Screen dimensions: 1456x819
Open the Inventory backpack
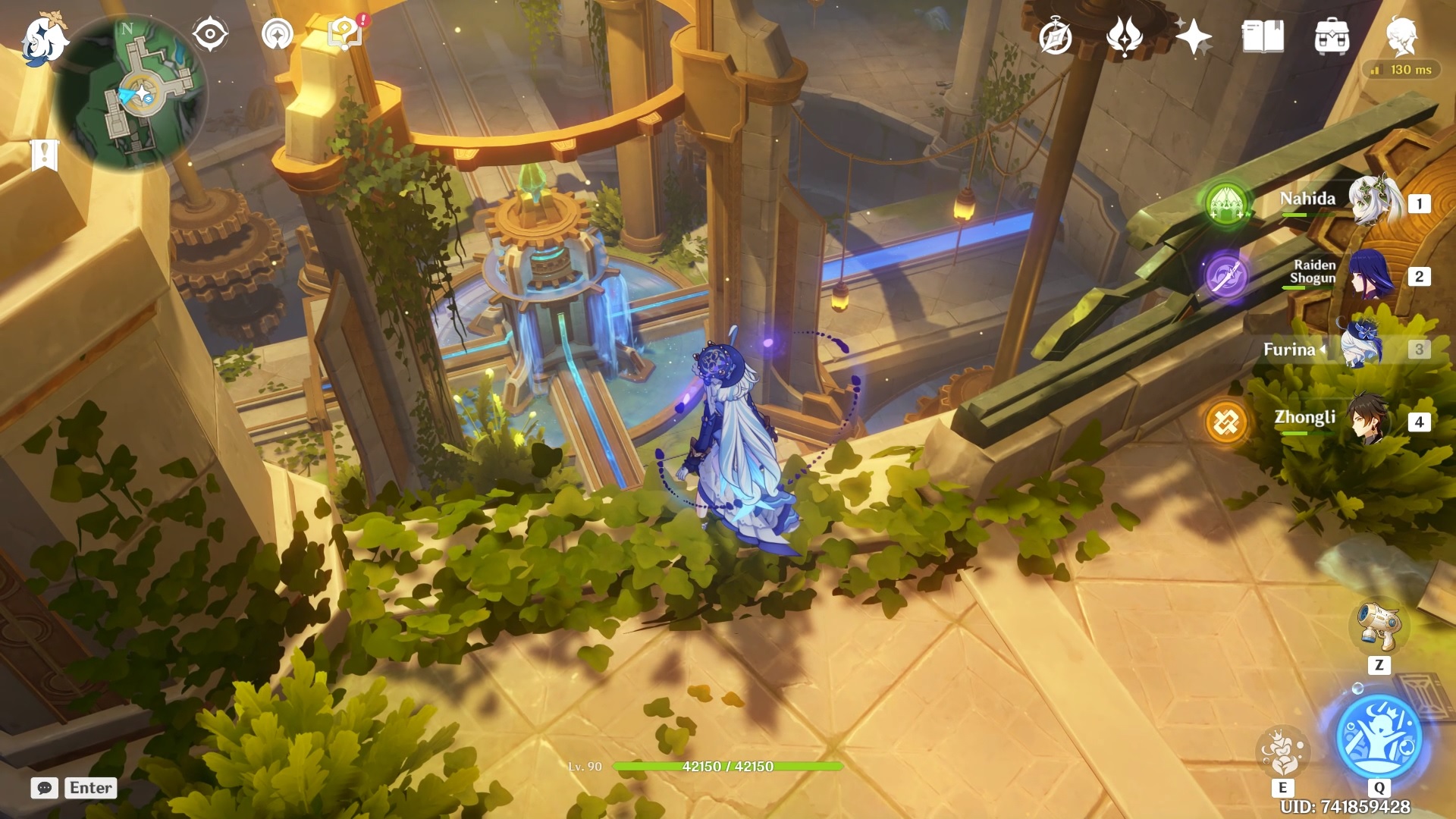coord(1332,36)
